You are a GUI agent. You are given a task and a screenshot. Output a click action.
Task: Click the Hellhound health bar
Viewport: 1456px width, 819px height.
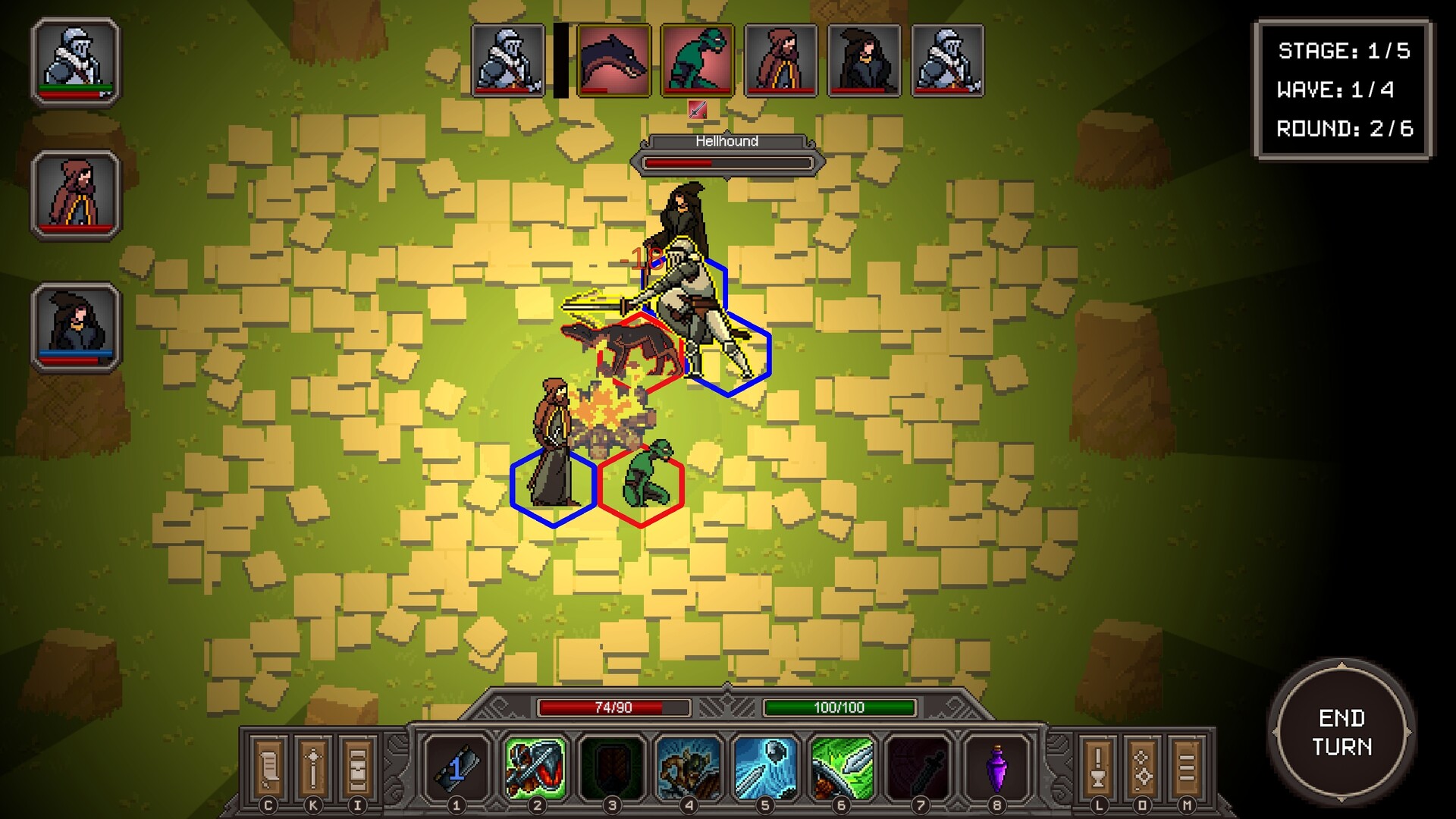(x=726, y=161)
